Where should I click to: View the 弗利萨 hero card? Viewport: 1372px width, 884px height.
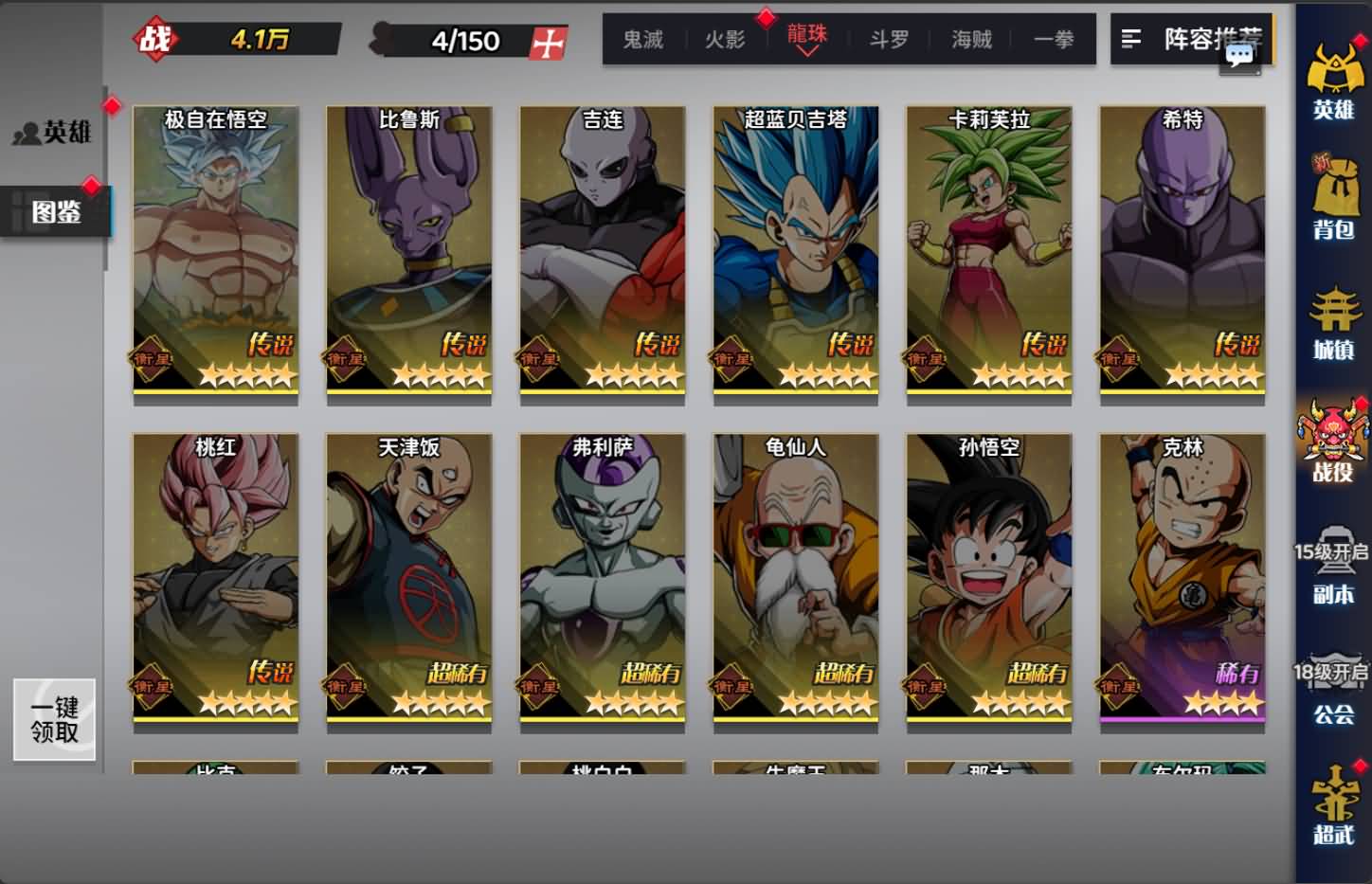tap(603, 576)
